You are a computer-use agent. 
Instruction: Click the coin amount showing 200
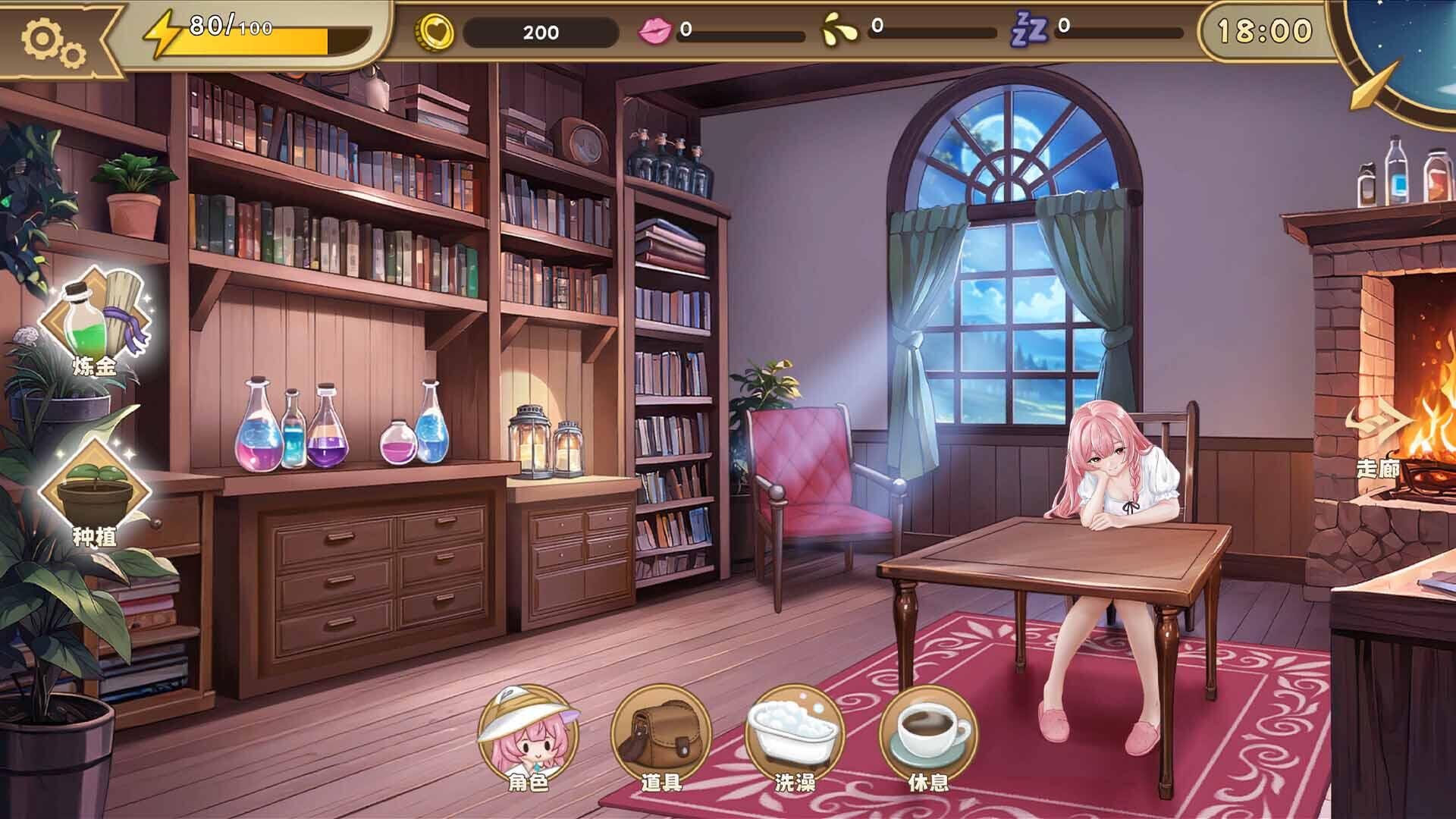coord(542,32)
